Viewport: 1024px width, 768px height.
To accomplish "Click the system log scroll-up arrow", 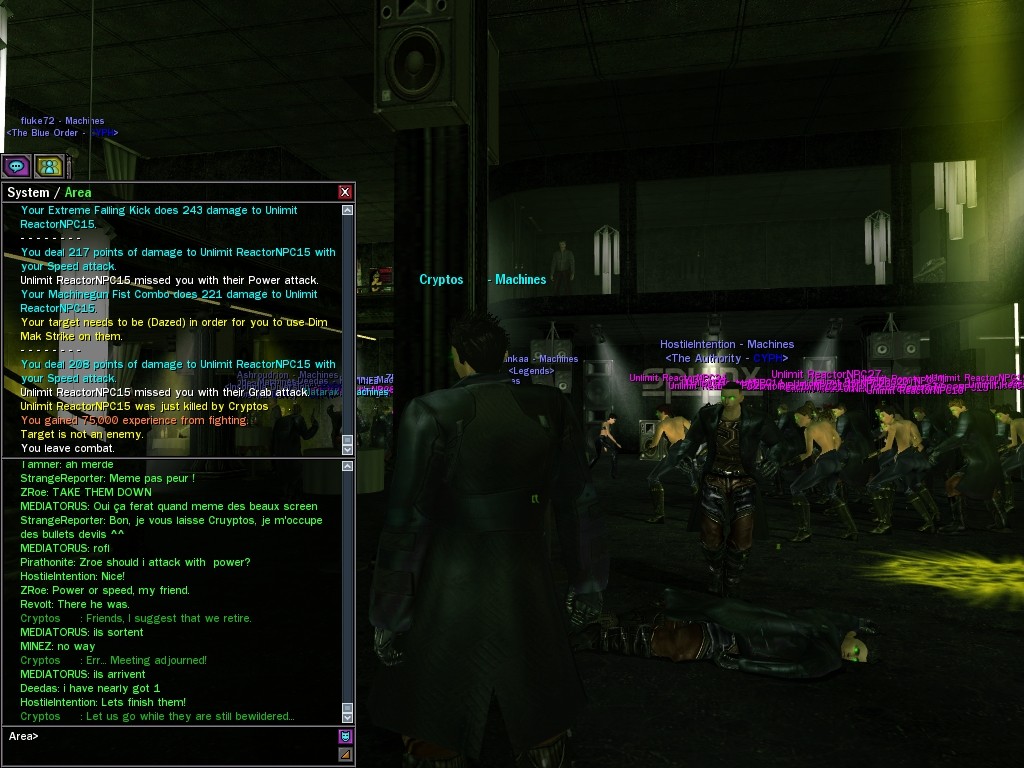I will 347,211.
